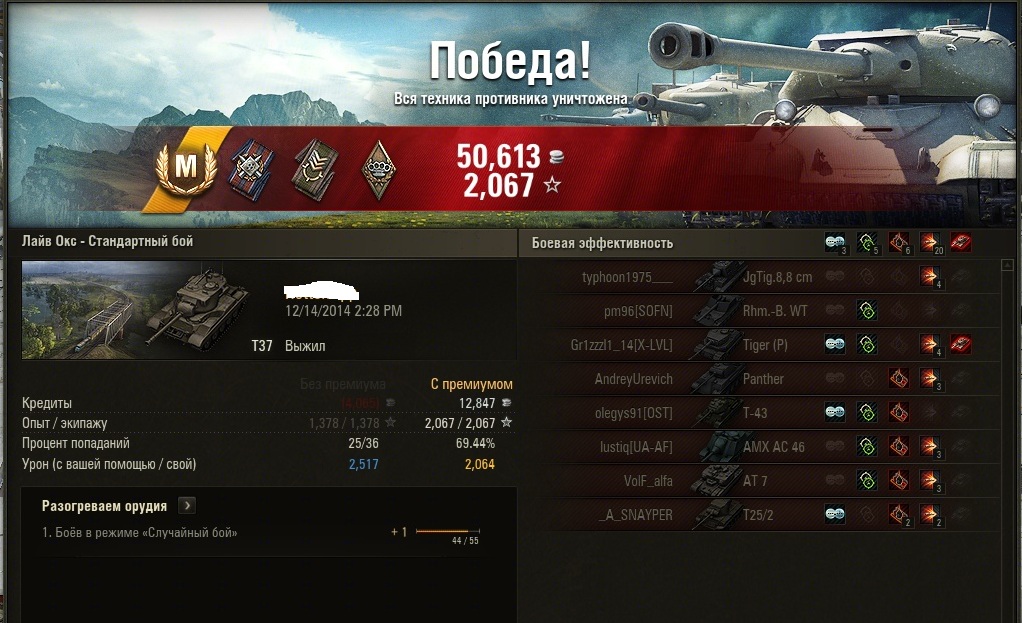
Task: Click the T37 tank thumbnail image
Action: tap(146, 310)
